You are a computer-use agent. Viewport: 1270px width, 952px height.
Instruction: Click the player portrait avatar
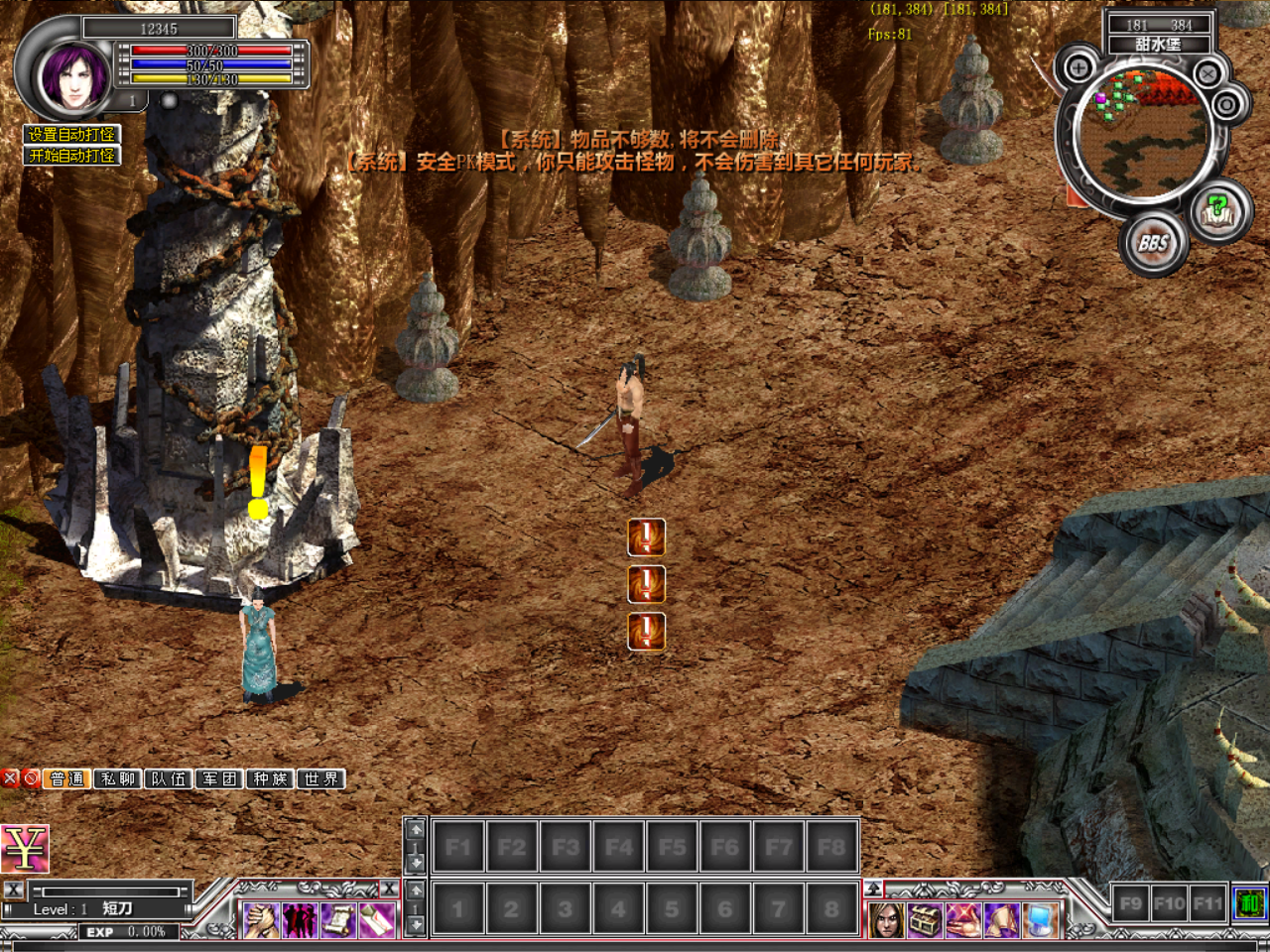[x=72, y=76]
